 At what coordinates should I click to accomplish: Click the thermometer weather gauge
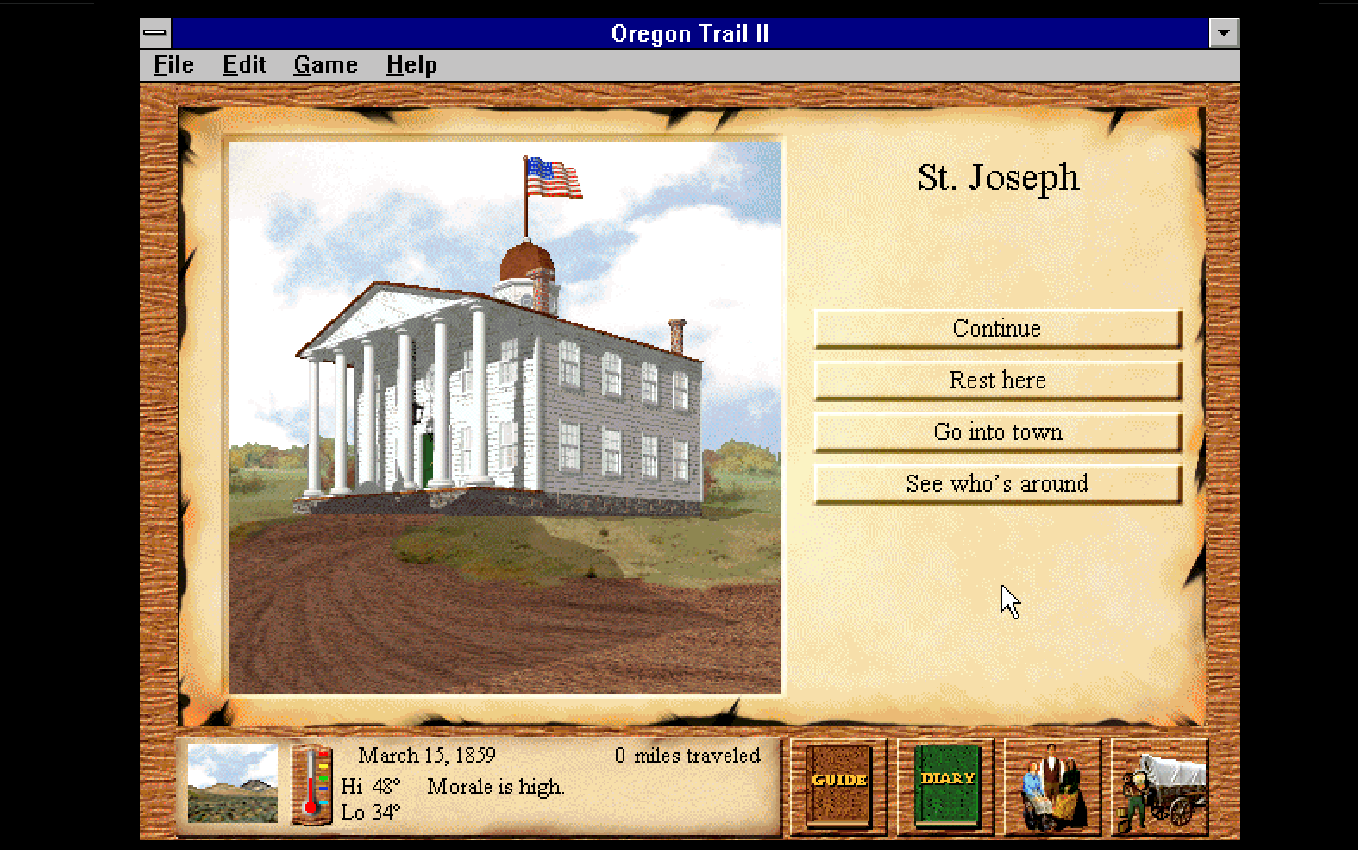313,785
